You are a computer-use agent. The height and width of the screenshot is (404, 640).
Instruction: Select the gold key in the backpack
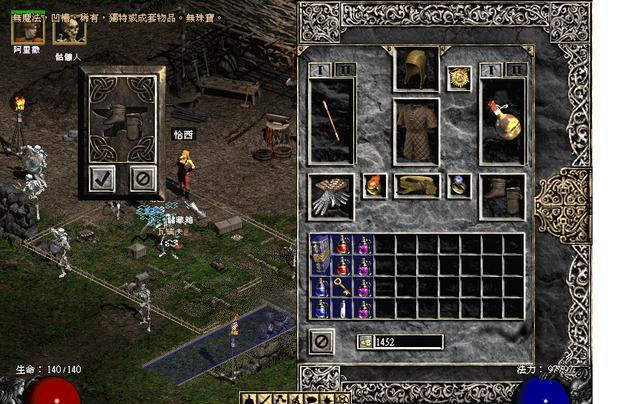click(342, 287)
